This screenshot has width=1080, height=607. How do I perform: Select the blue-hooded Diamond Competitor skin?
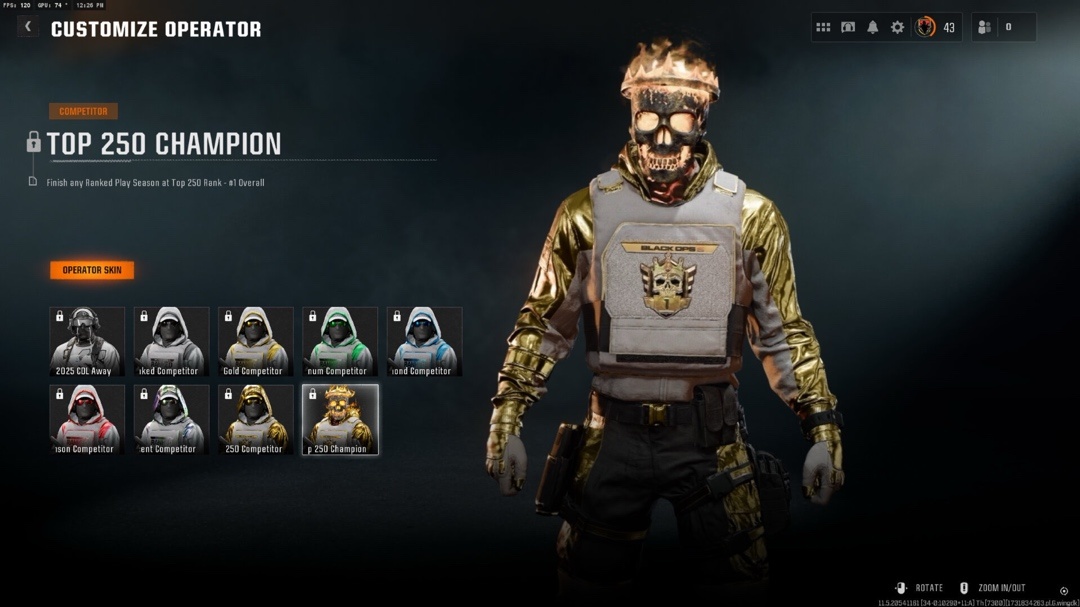(424, 342)
